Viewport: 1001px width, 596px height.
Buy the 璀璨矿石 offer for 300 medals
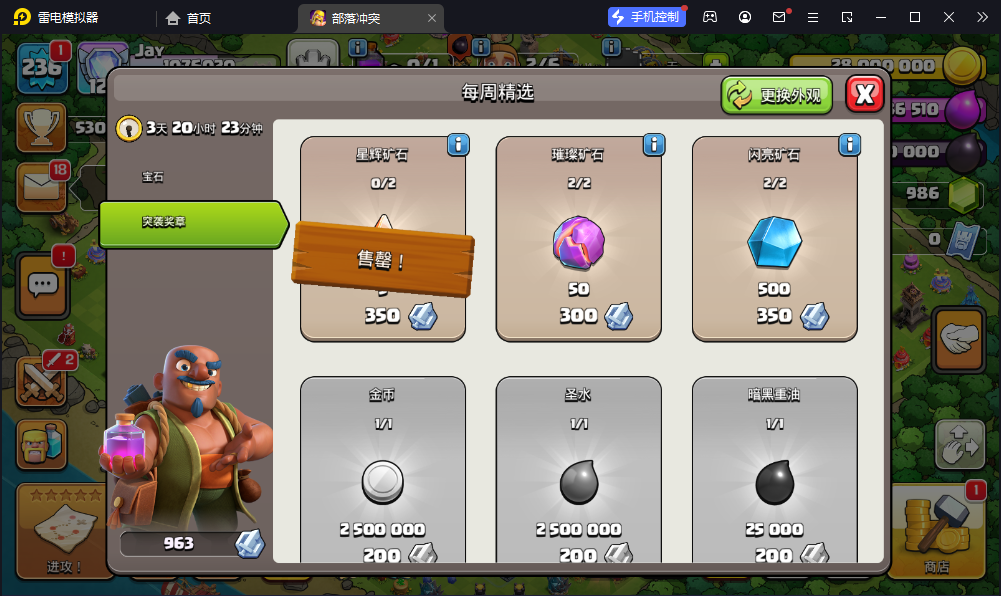578,240
